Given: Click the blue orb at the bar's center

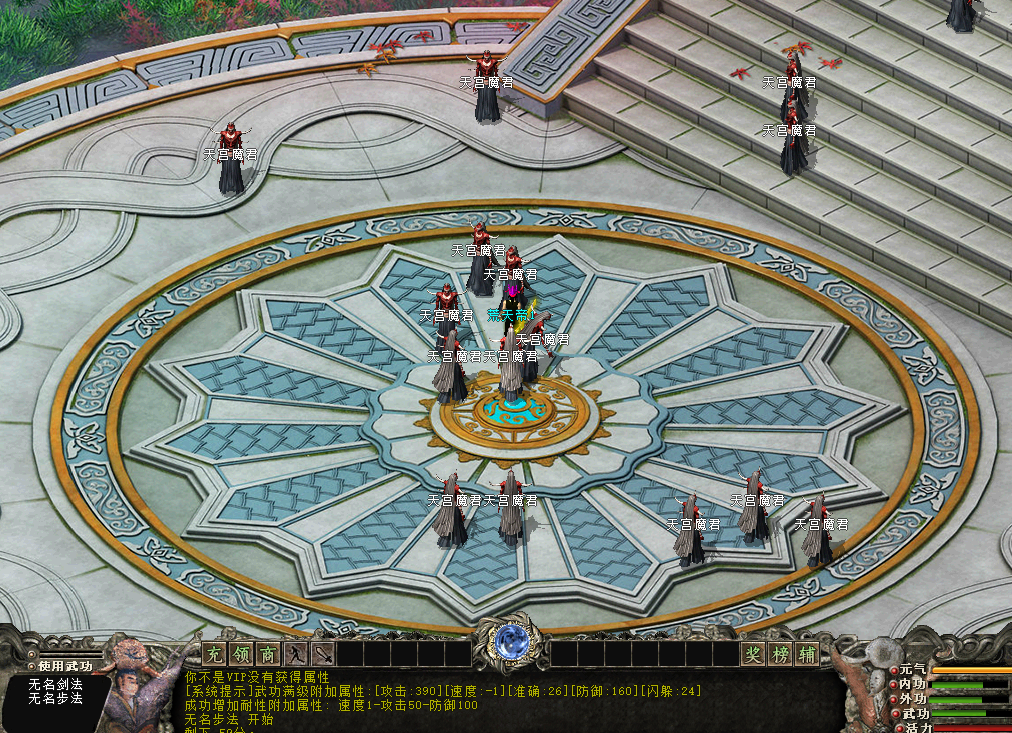Looking at the screenshot, I should coord(510,642).
